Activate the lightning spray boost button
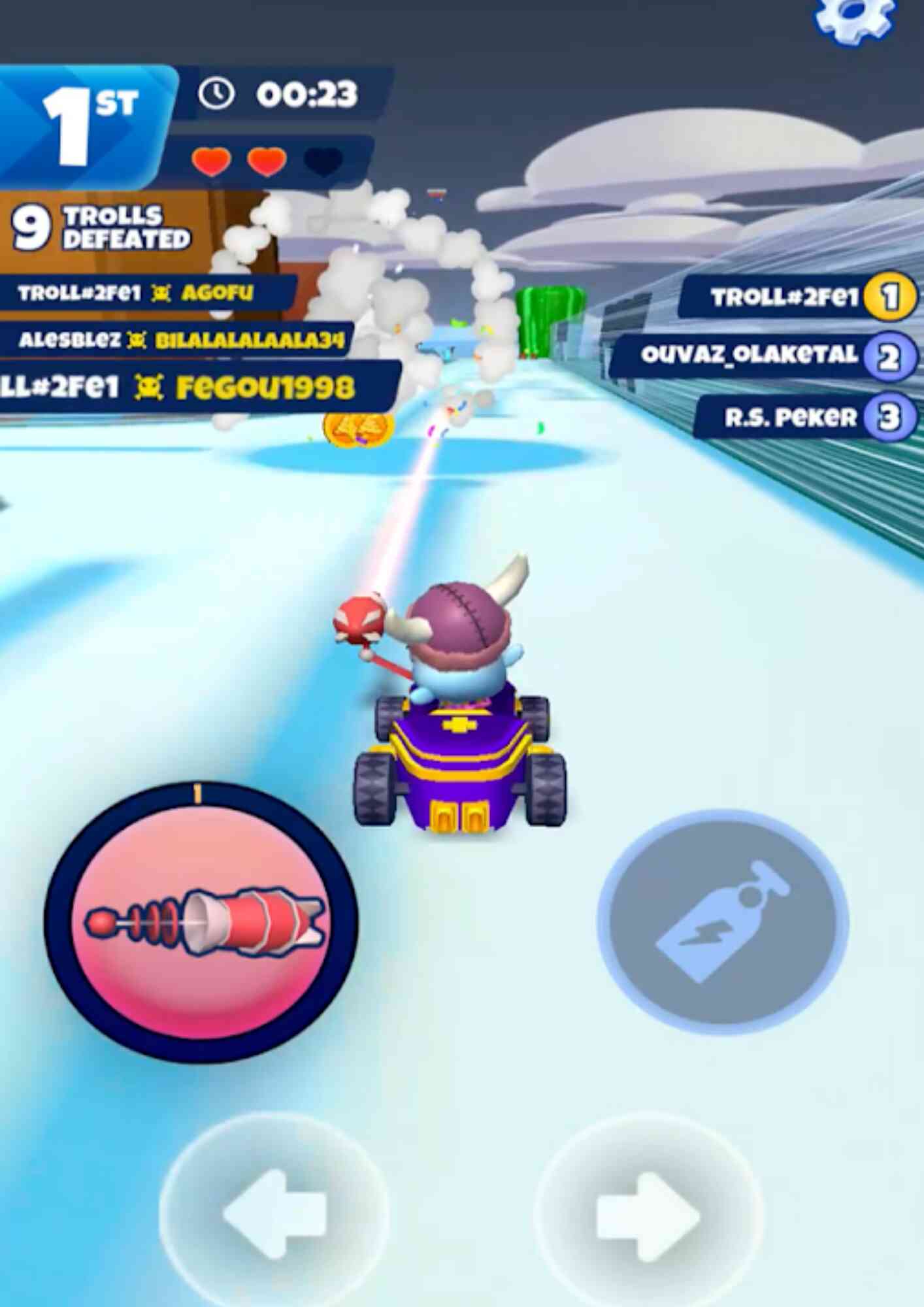Screen dimensions: 924x1307 [723, 921]
